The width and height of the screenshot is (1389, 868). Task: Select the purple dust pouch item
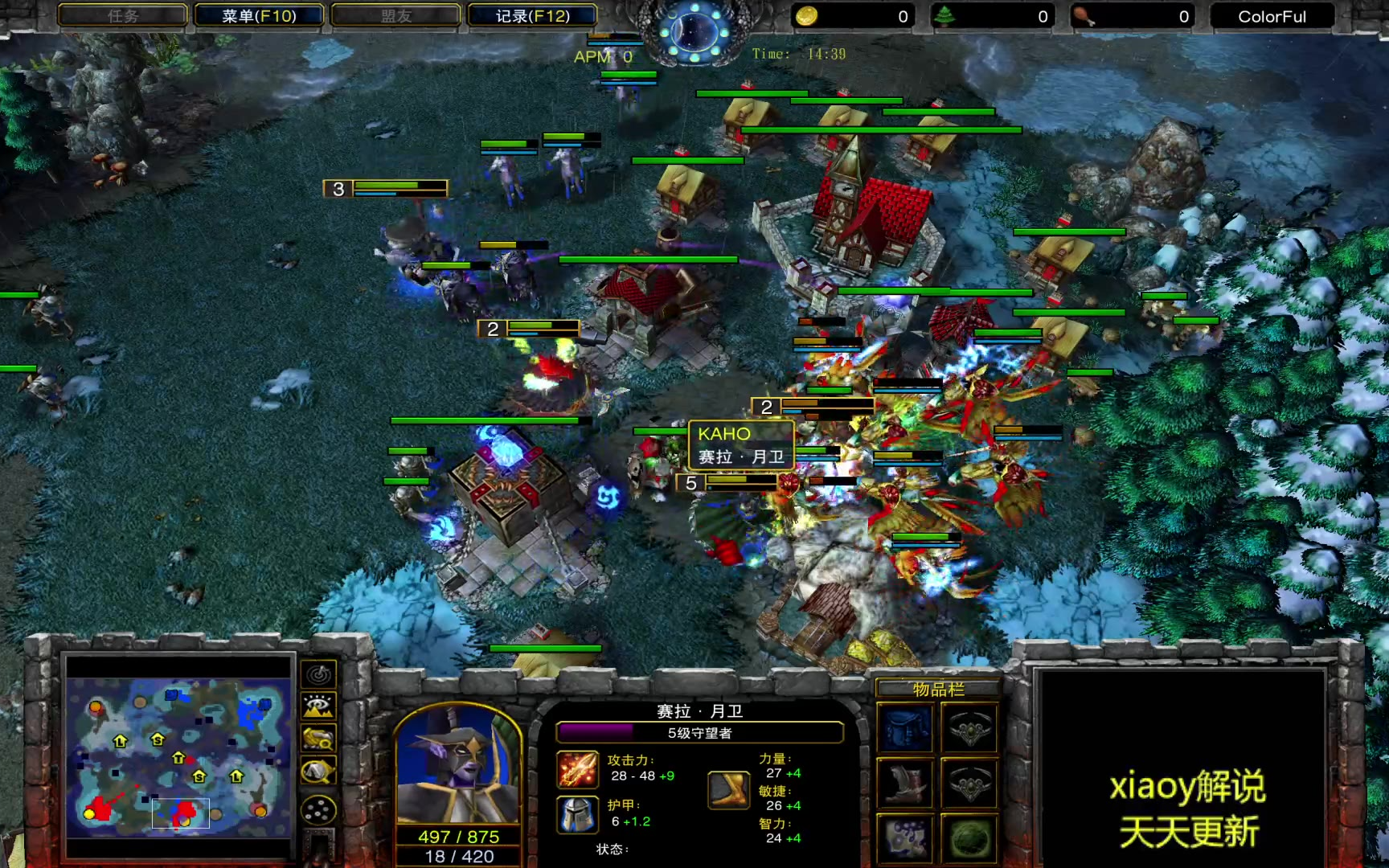click(906, 837)
